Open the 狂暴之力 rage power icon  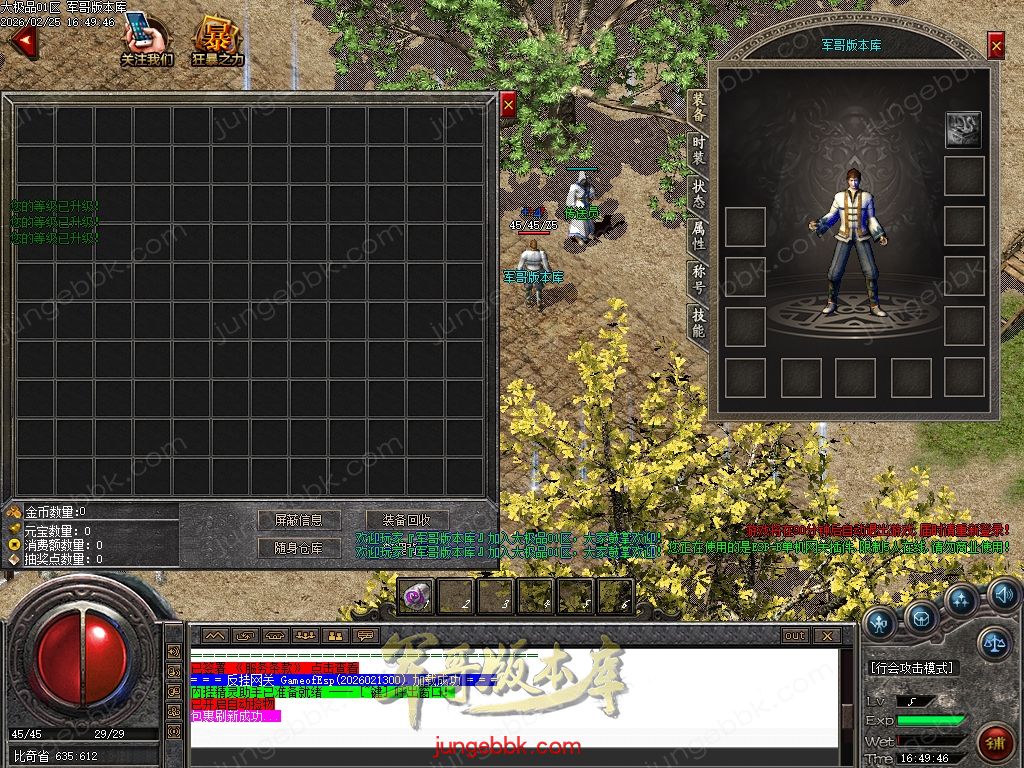coord(217,40)
